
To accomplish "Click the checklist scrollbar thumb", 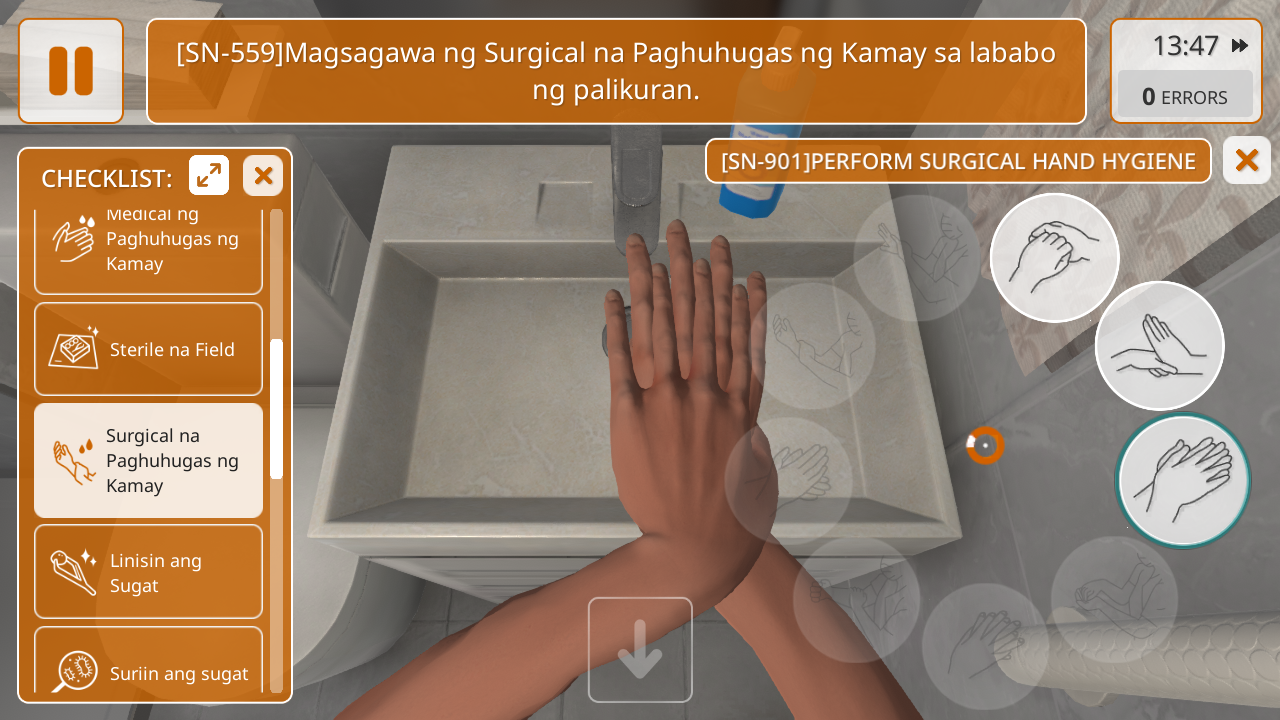I will pyautogui.click(x=277, y=408).
